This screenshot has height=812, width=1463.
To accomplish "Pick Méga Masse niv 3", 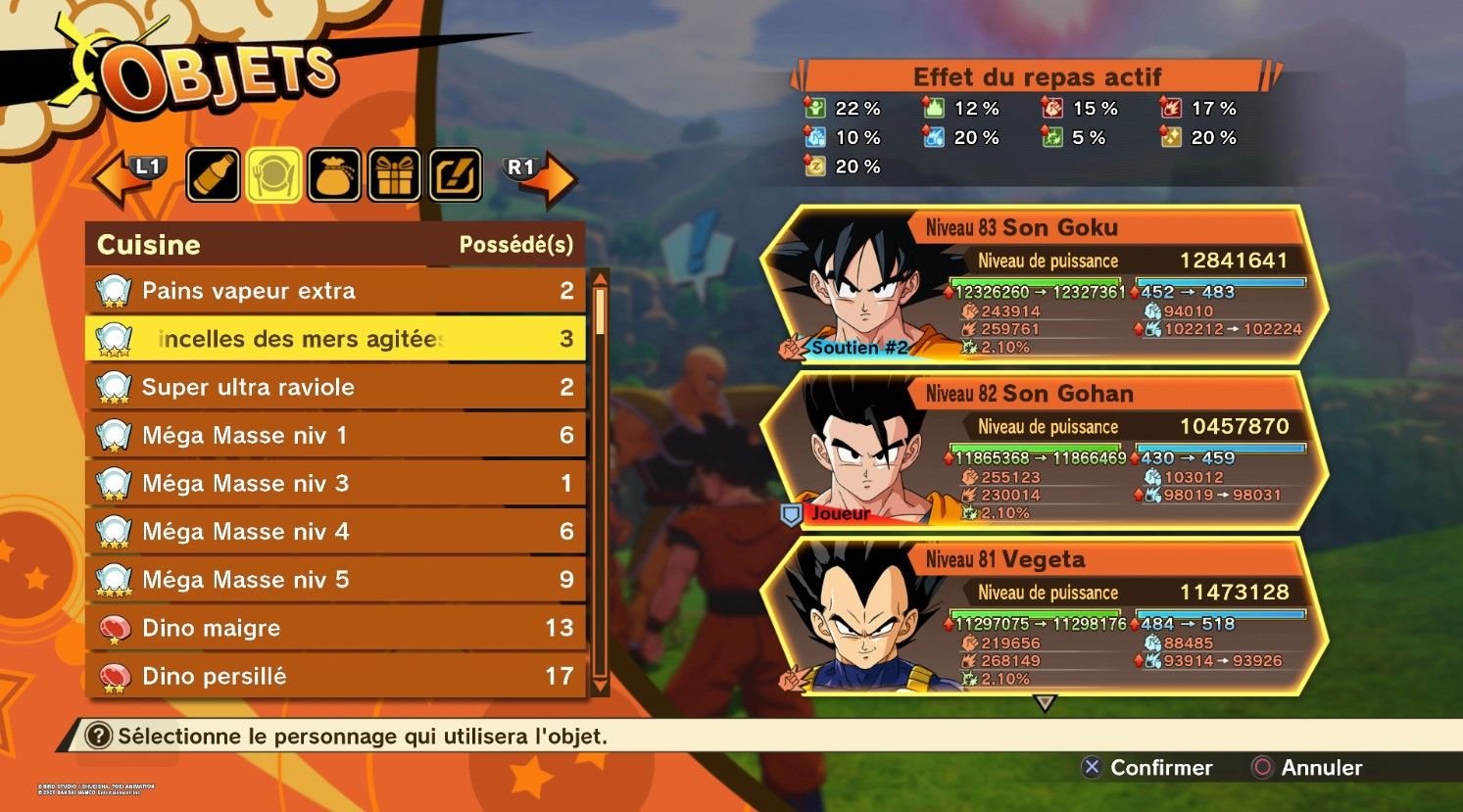I will click(x=335, y=483).
